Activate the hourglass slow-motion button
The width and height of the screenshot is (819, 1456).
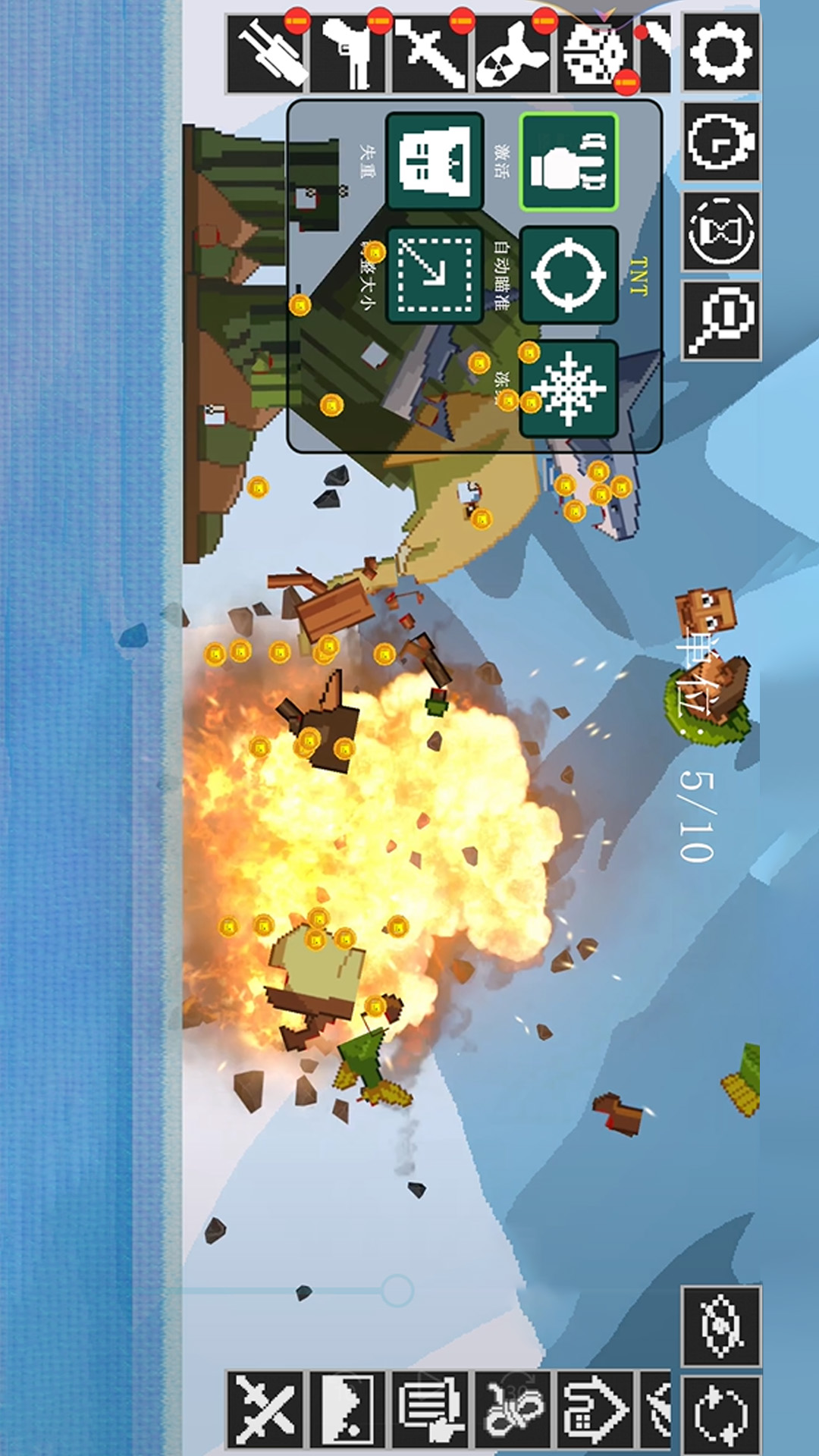click(720, 231)
